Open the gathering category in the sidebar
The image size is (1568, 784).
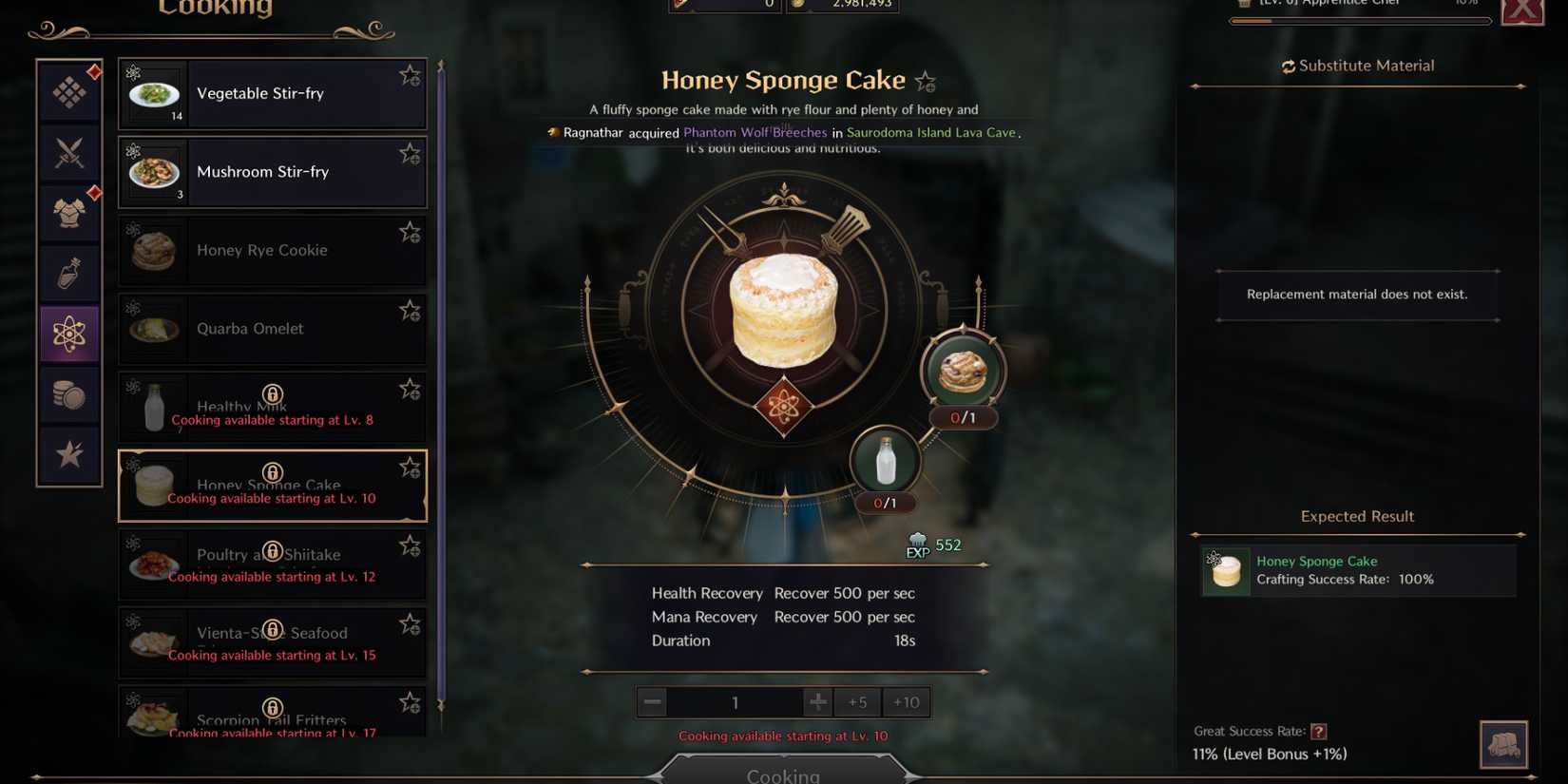[68, 92]
